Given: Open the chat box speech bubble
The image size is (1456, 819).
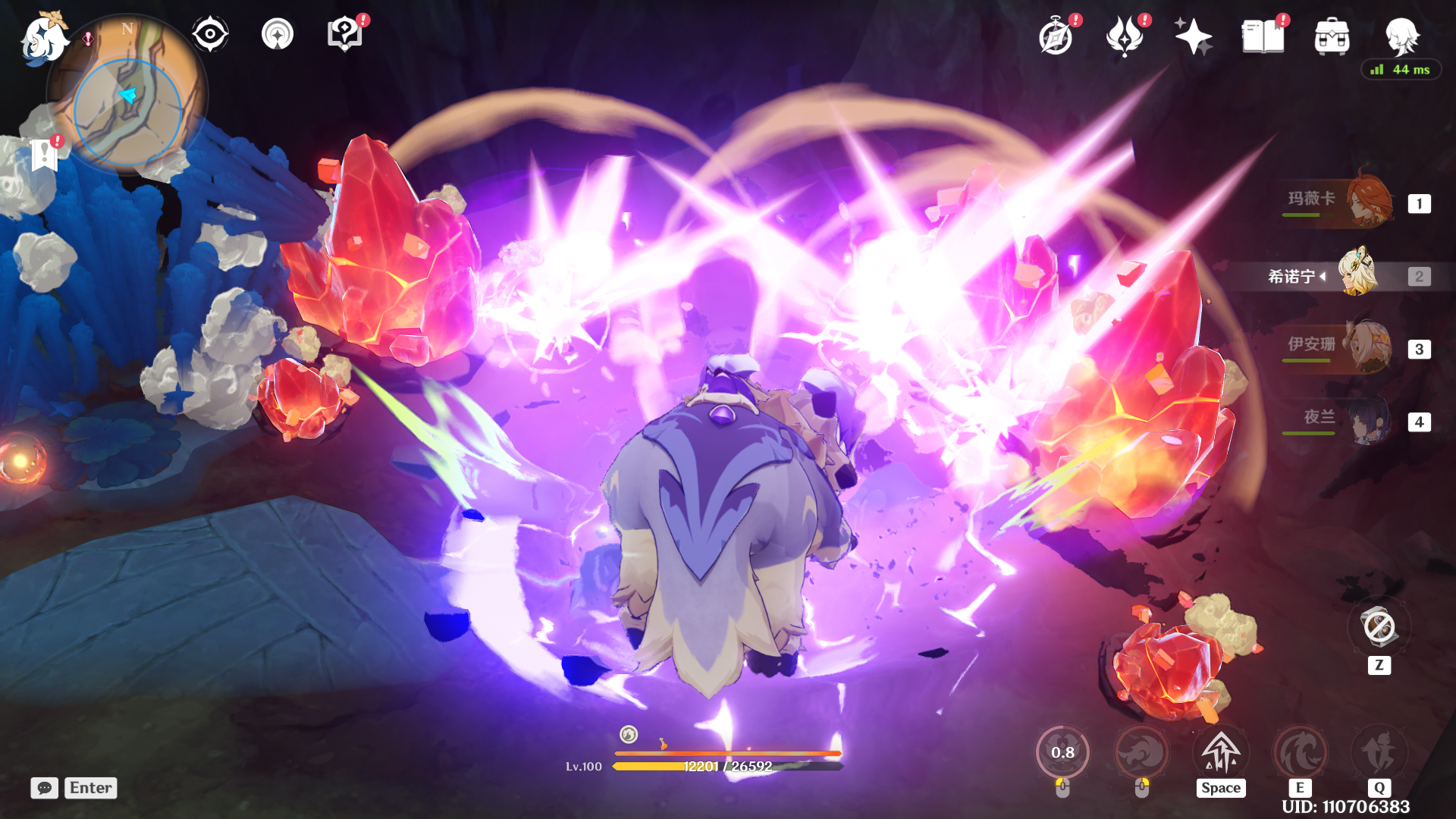Looking at the screenshot, I should pos(44,788).
